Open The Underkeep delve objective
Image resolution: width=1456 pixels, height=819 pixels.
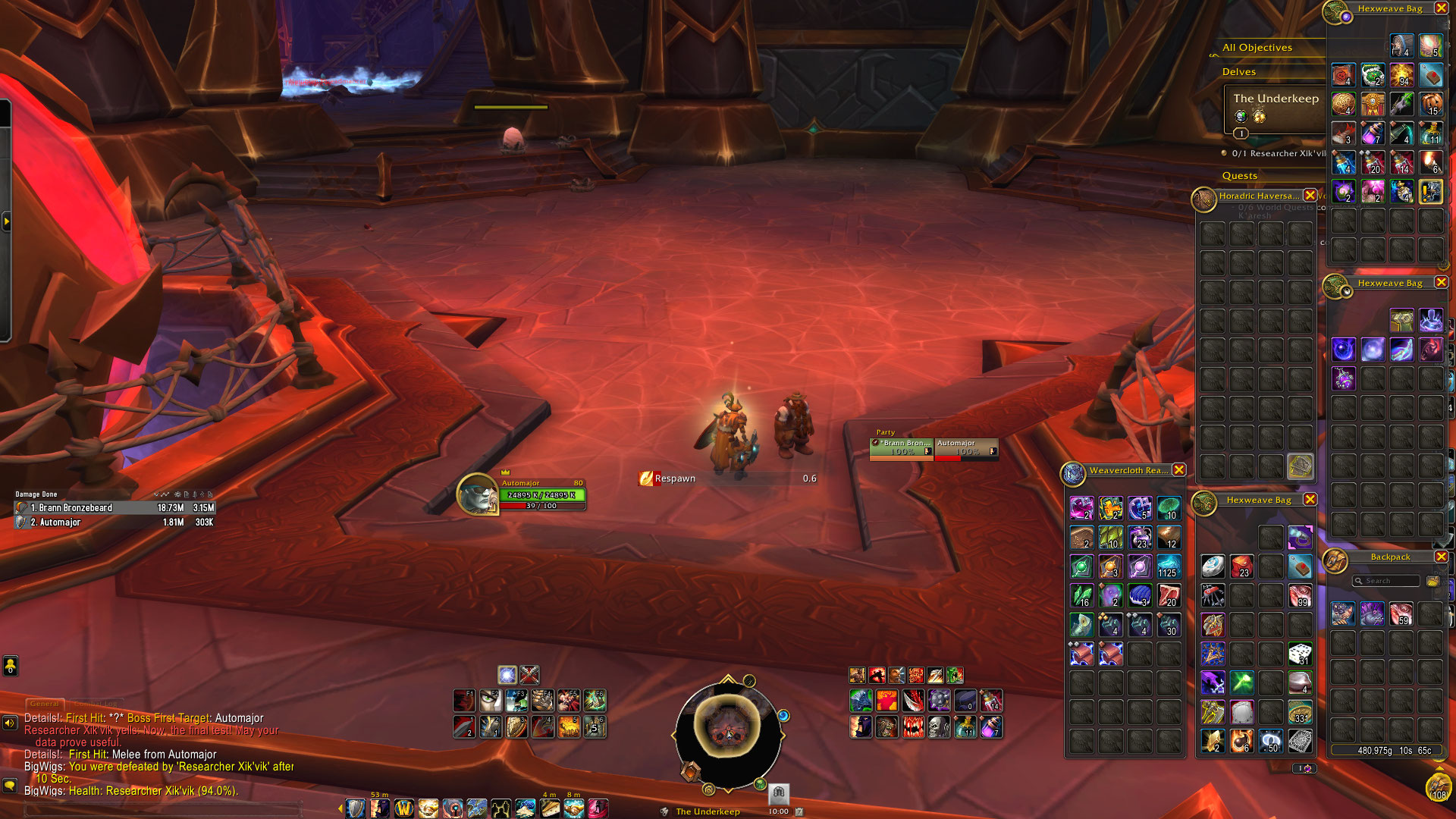coord(1276,99)
